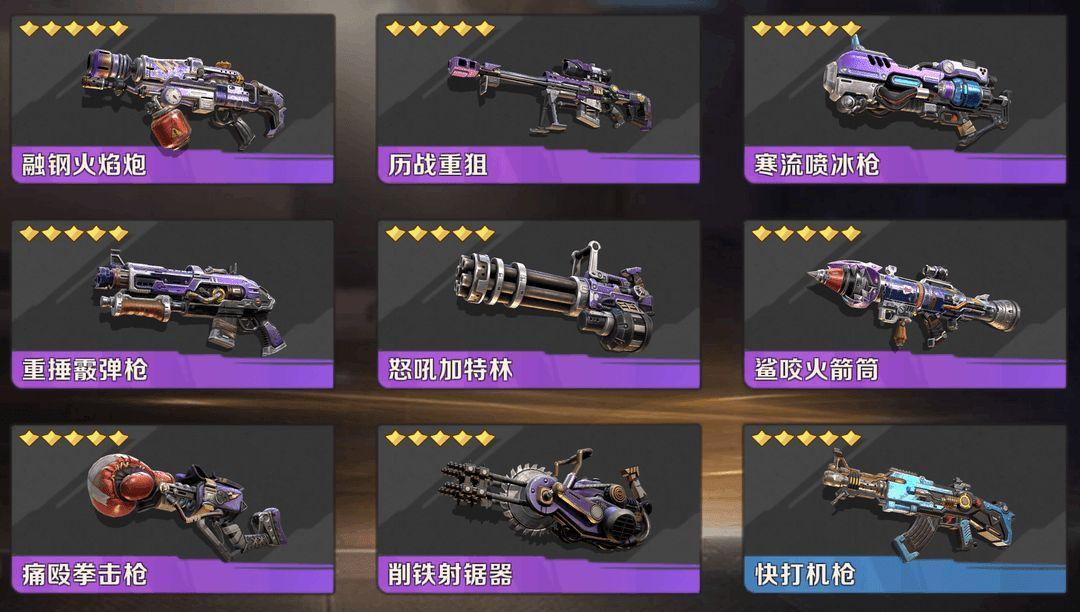1080x612 pixels.
Task: Pick the 寒流喷冰枪 ice gun card
Action: click(x=906, y=98)
